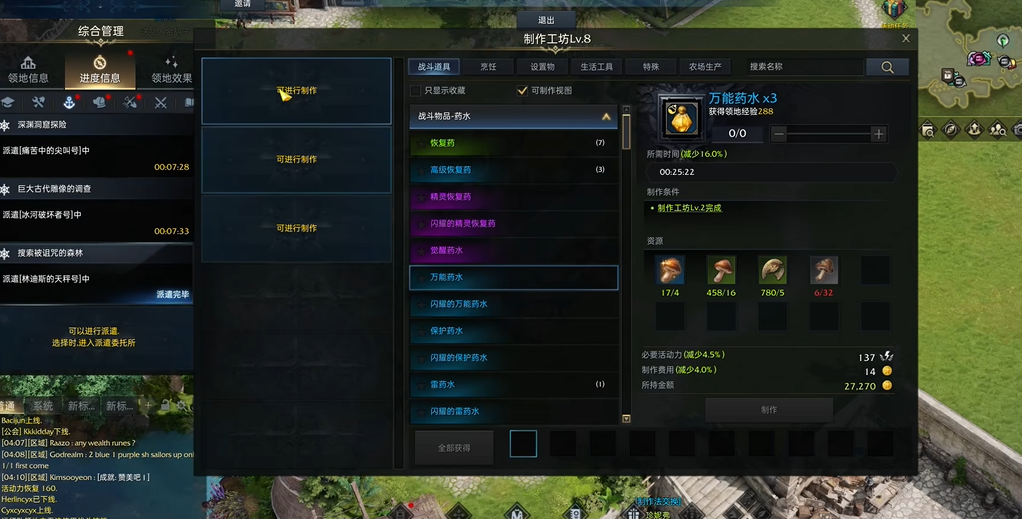Toggle the 可制作视图 checkbox
The image size is (1022, 519).
(522, 91)
